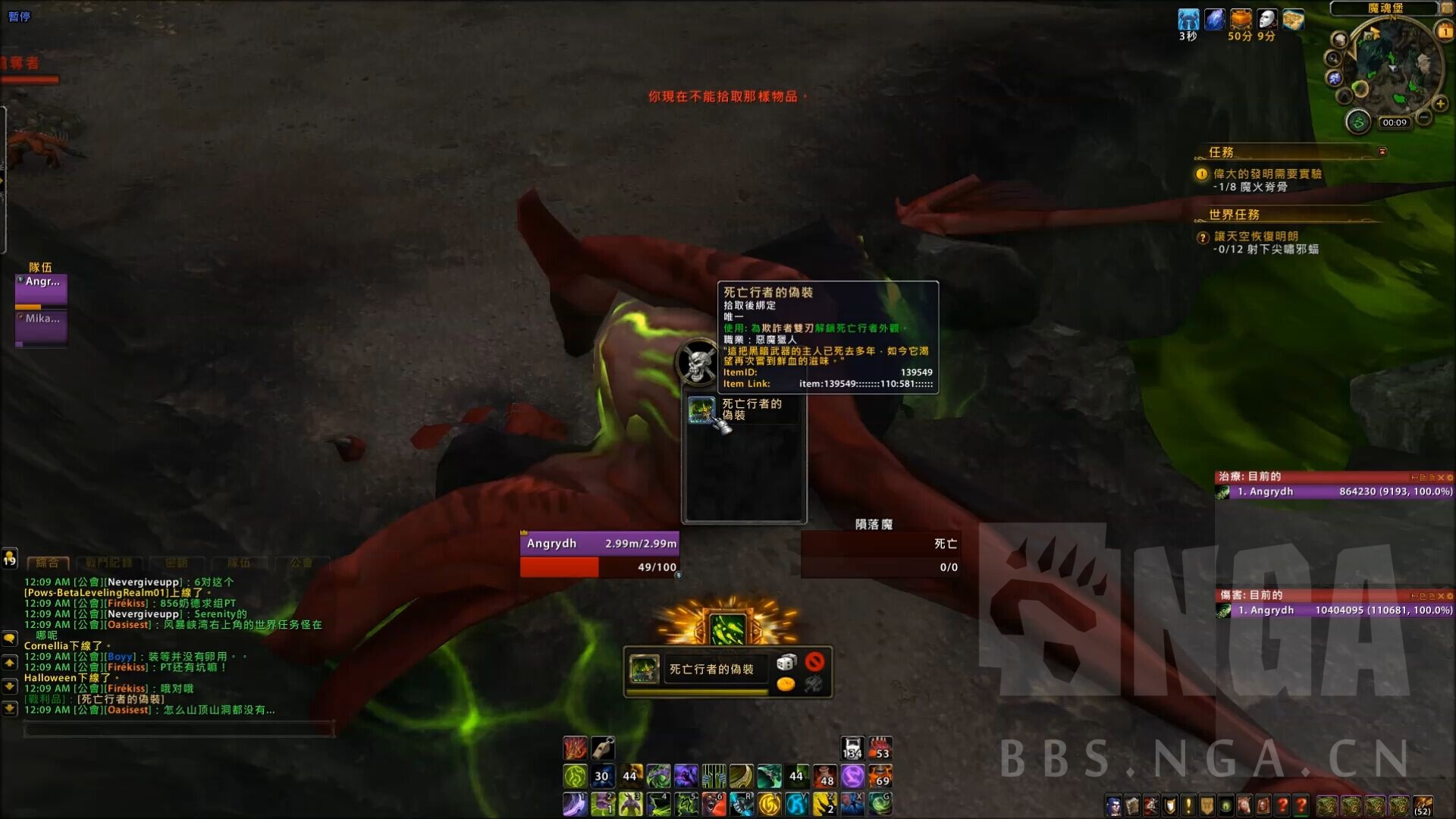The image size is (1456, 819).
Task: Roll Greed with the gold coin button
Action: (x=787, y=685)
